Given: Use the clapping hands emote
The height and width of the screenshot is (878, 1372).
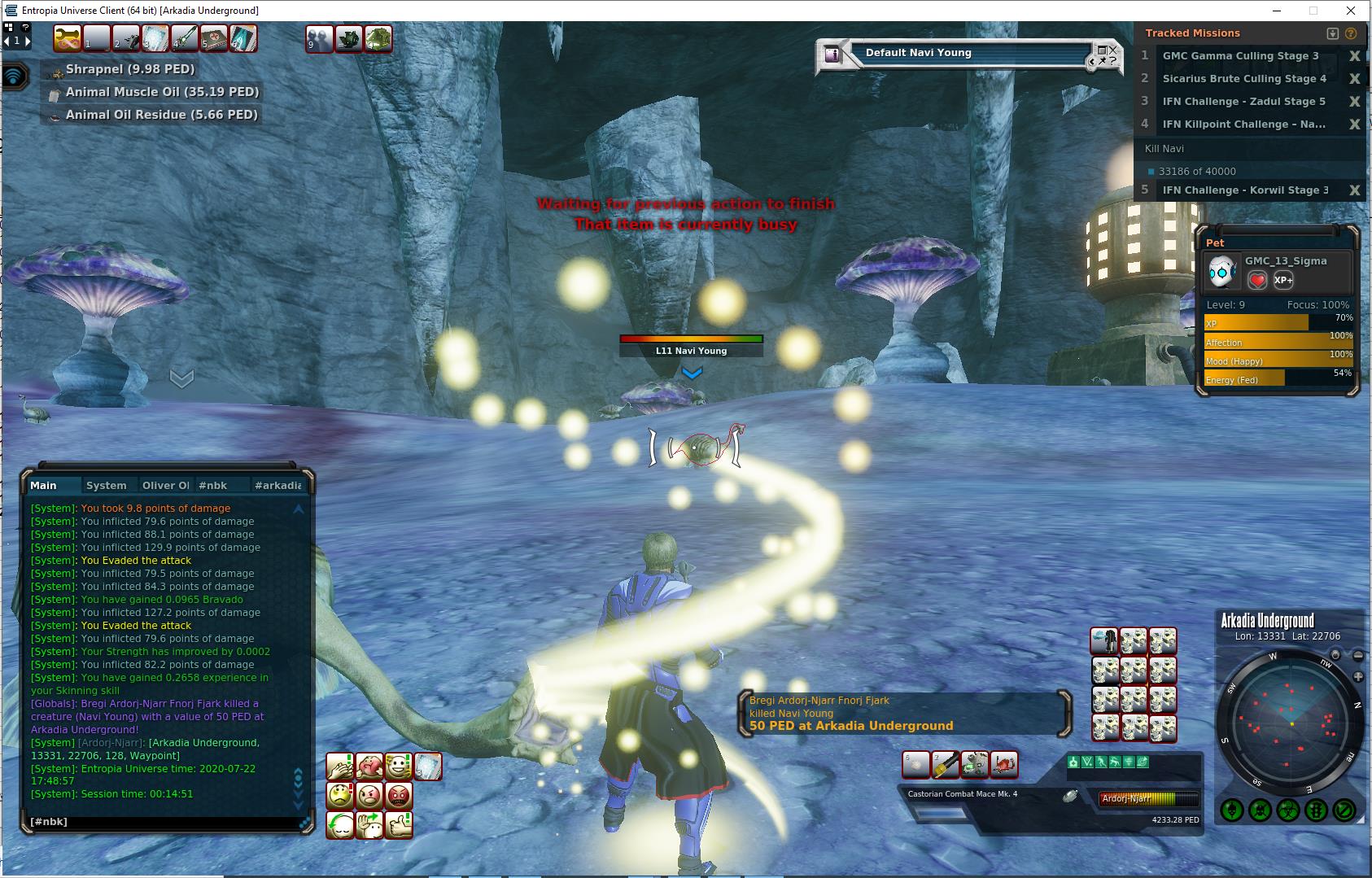Looking at the screenshot, I should (340, 767).
